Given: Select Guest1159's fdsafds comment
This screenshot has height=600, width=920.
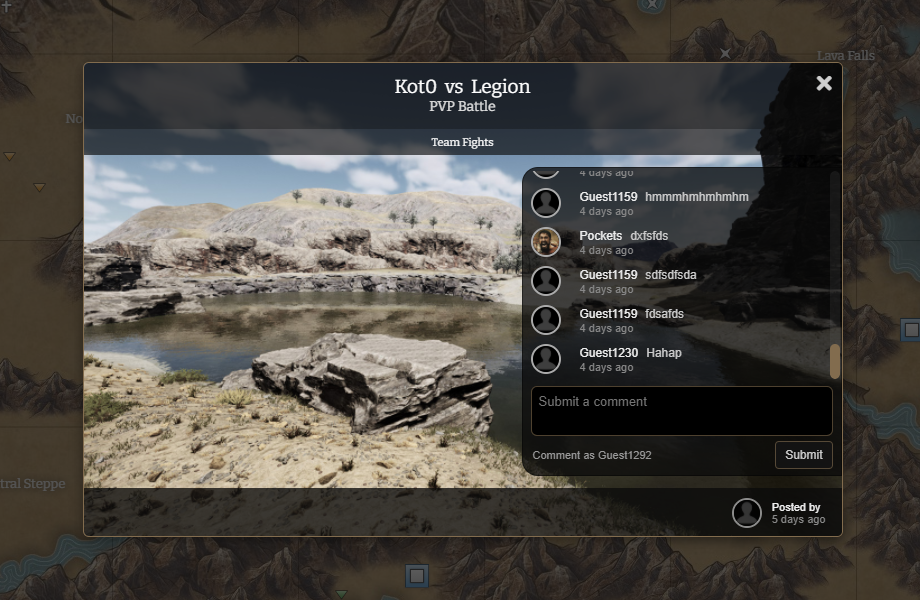Looking at the screenshot, I should (664, 314).
